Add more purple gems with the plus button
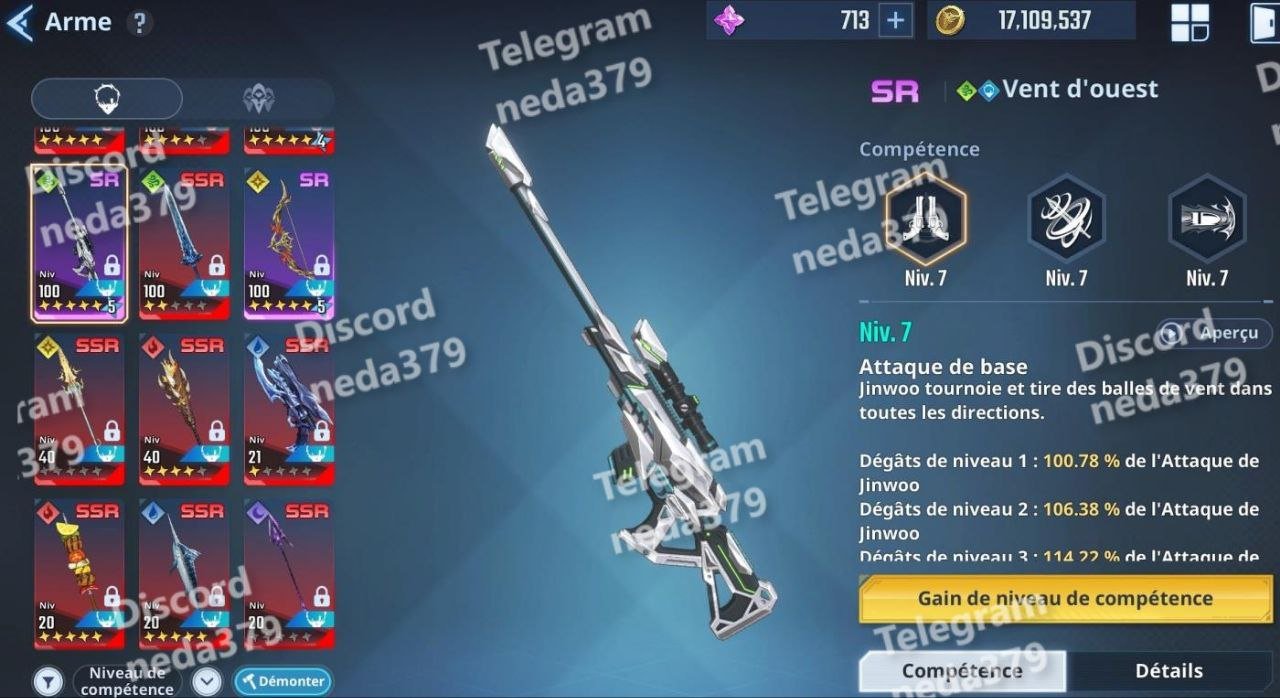1280x698 pixels. [895, 21]
